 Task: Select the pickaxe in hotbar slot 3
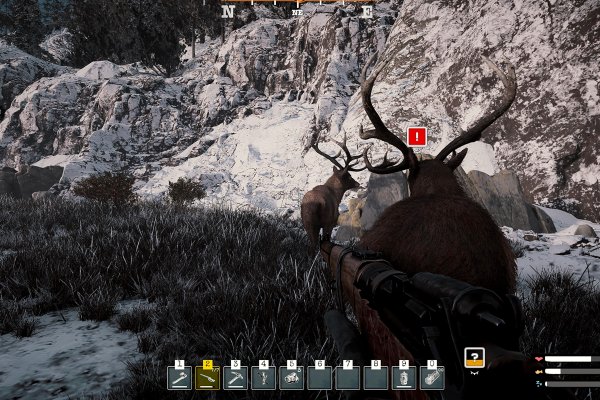(x=235, y=378)
